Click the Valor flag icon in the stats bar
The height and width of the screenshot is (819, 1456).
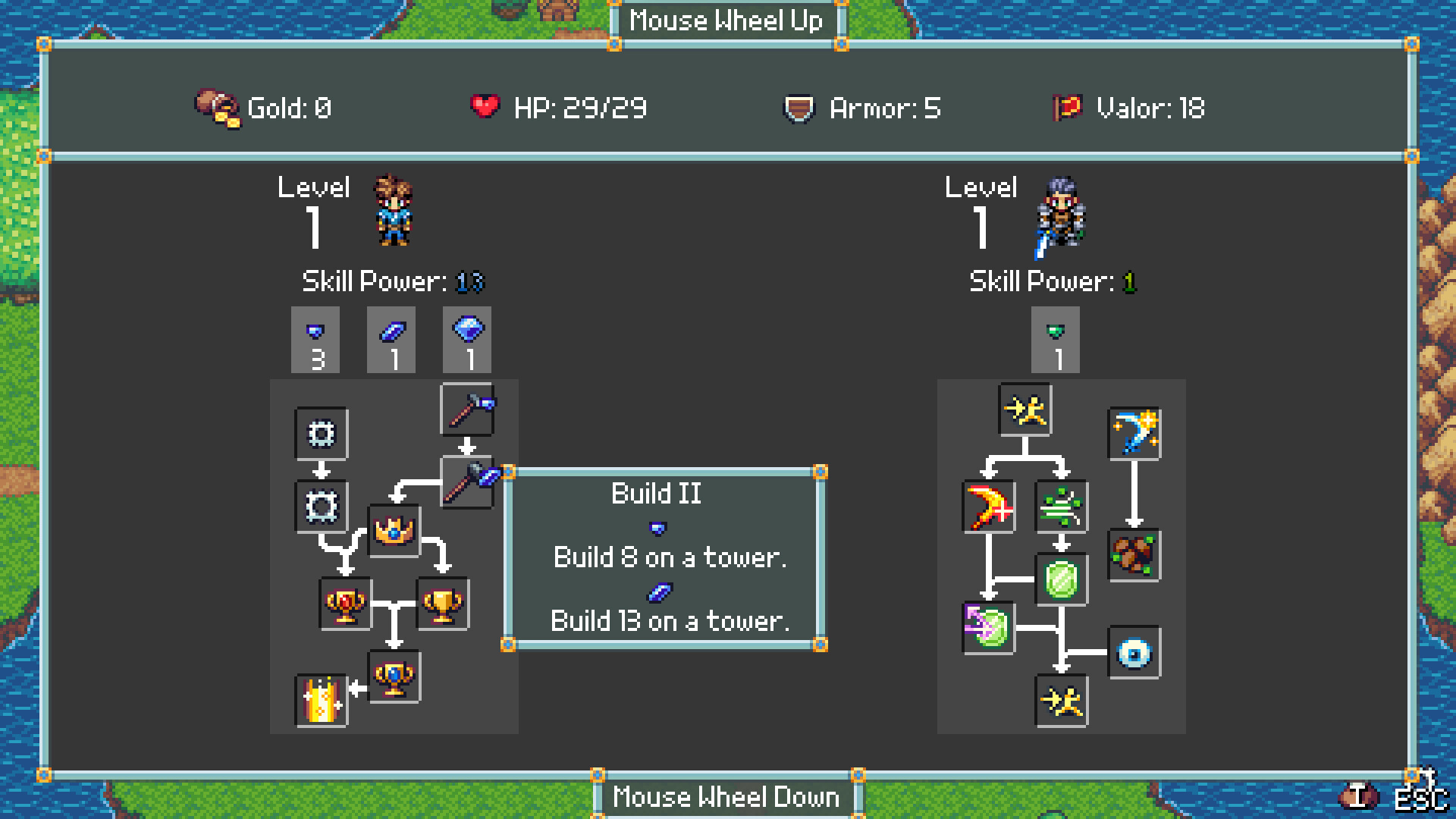point(1065,108)
